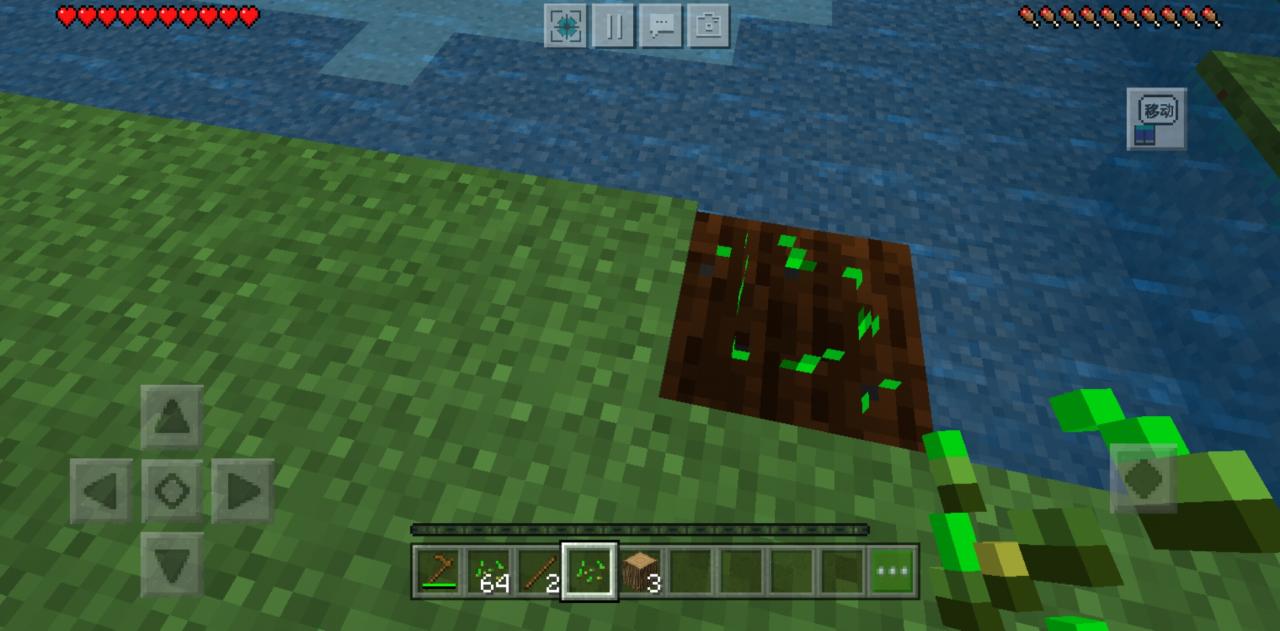1280x631 pixels.
Task: Tap the teal crosshair button
Action: (565, 26)
